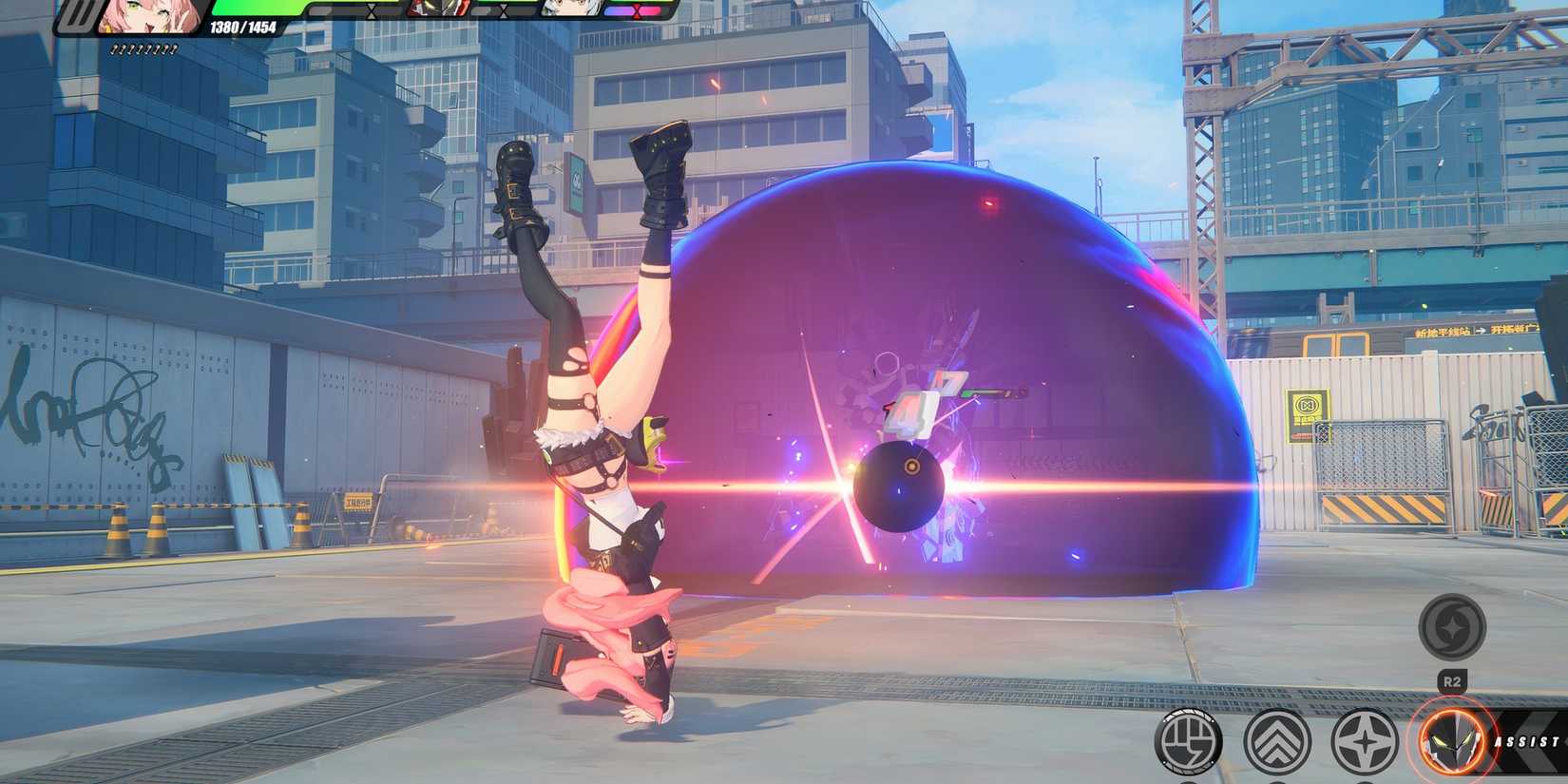The width and height of the screenshot is (1568, 784).
Task: Click the purple-pink gauge beside third teammate
Action: (x=632, y=12)
